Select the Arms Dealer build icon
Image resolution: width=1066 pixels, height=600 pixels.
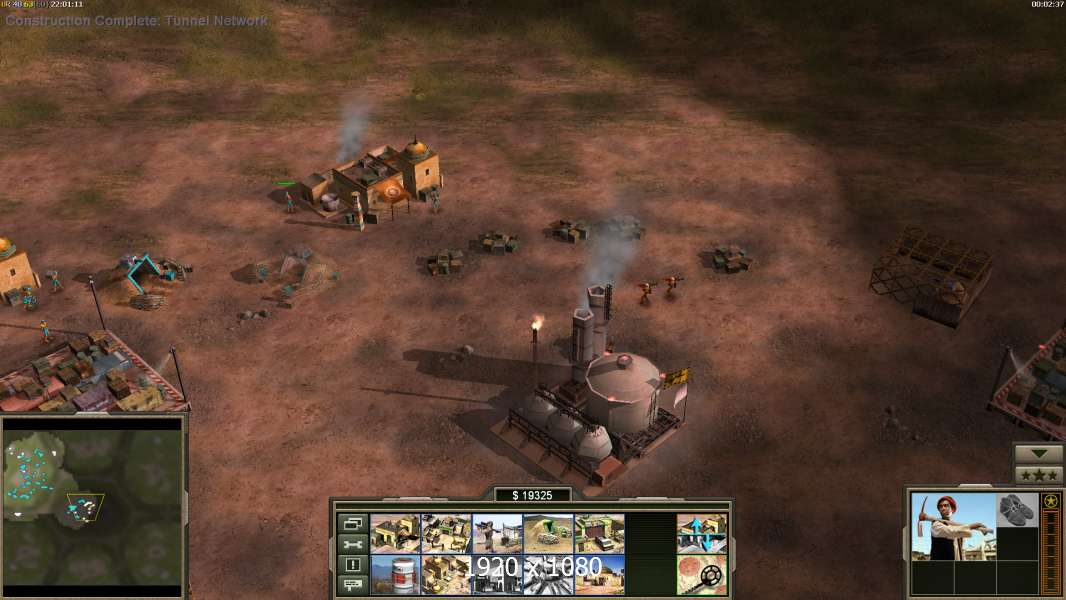[599, 533]
